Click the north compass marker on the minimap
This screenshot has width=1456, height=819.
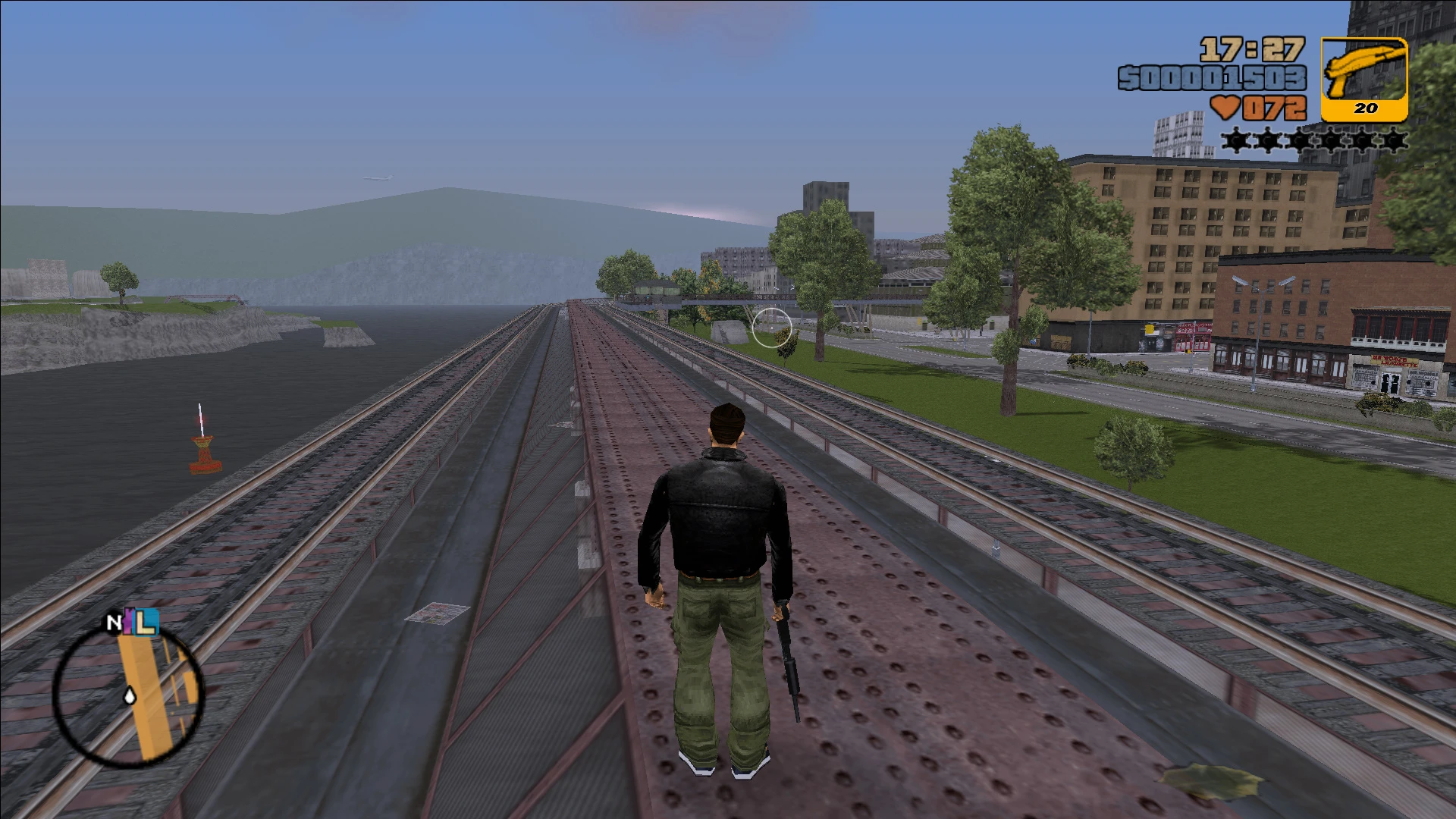pos(114,623)
